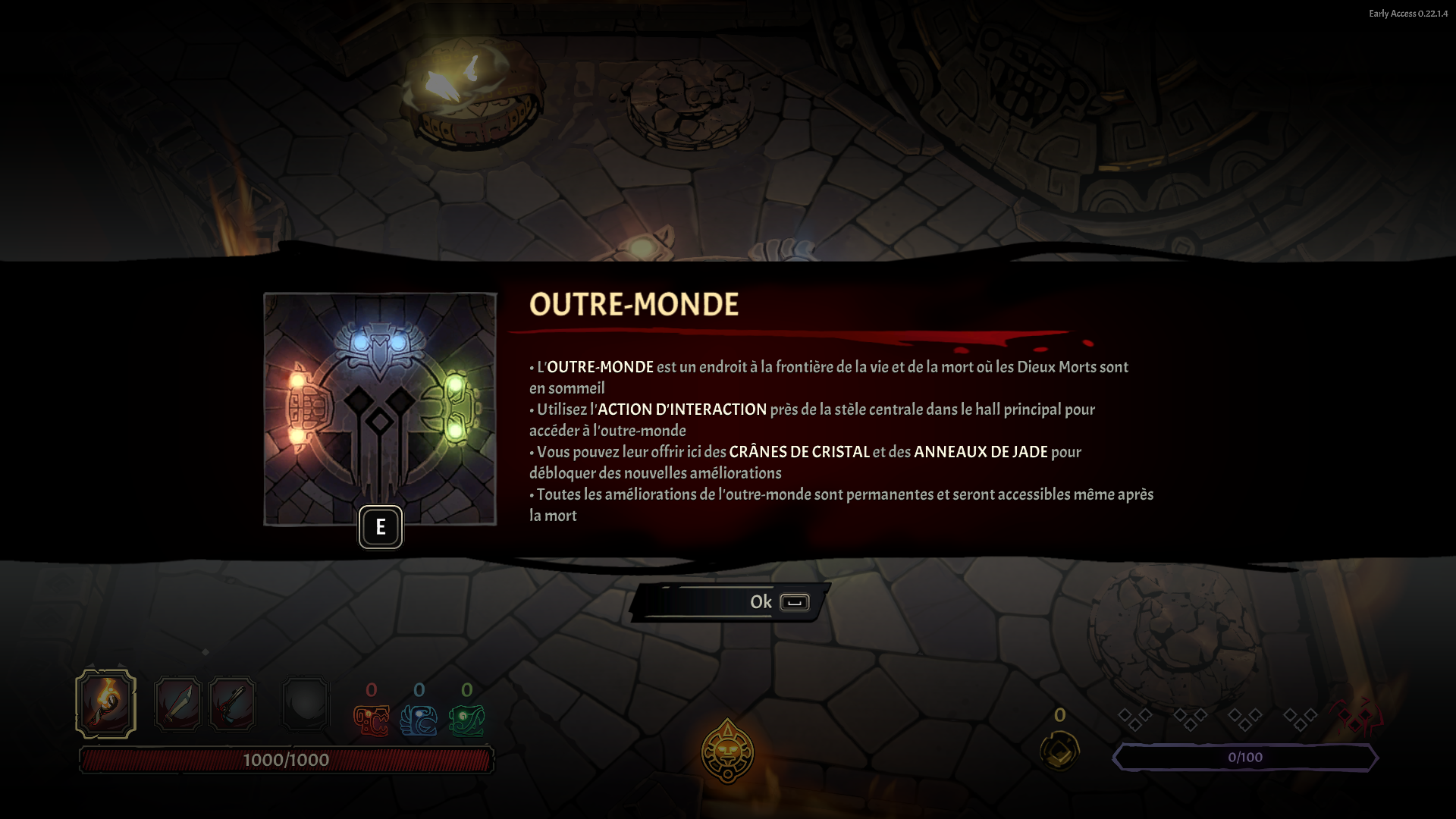Click the red final curse skull marker
The width and height of the screenshot is (1456, 819).
(1356, 717)
